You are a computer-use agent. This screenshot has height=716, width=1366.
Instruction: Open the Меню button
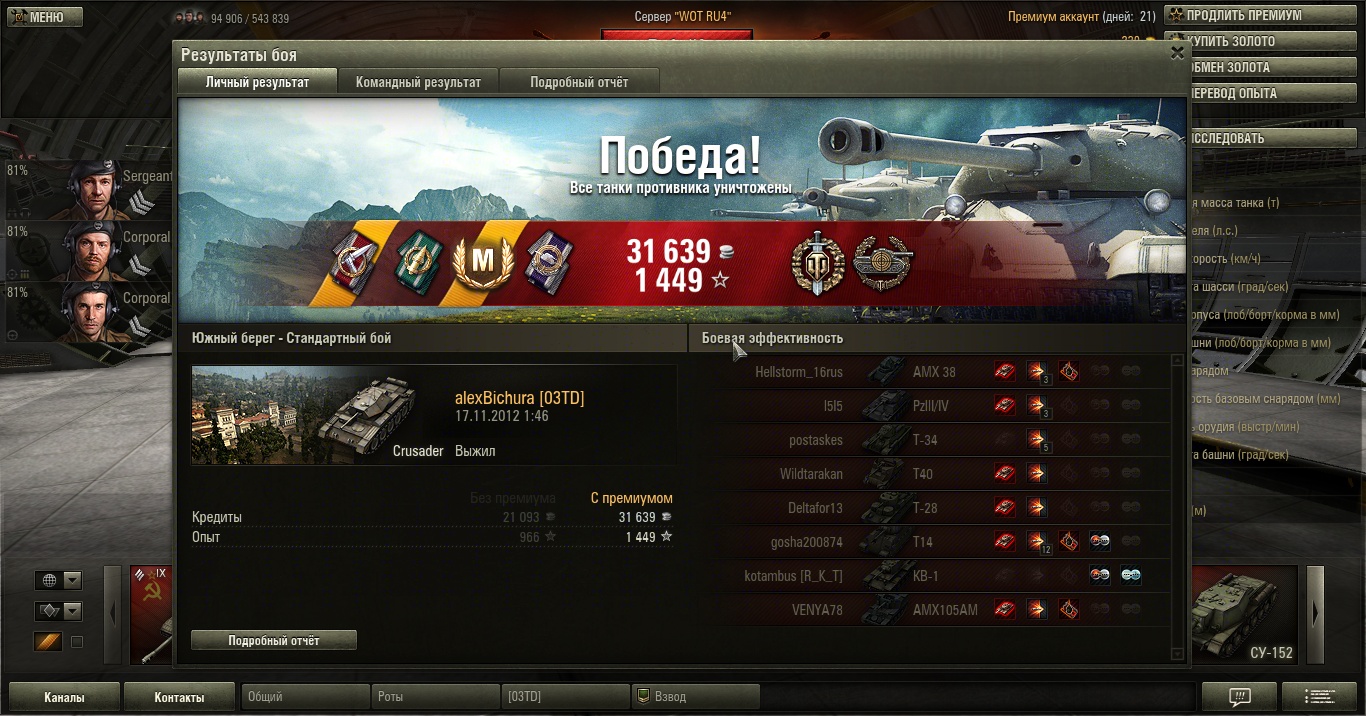point(43,17)
